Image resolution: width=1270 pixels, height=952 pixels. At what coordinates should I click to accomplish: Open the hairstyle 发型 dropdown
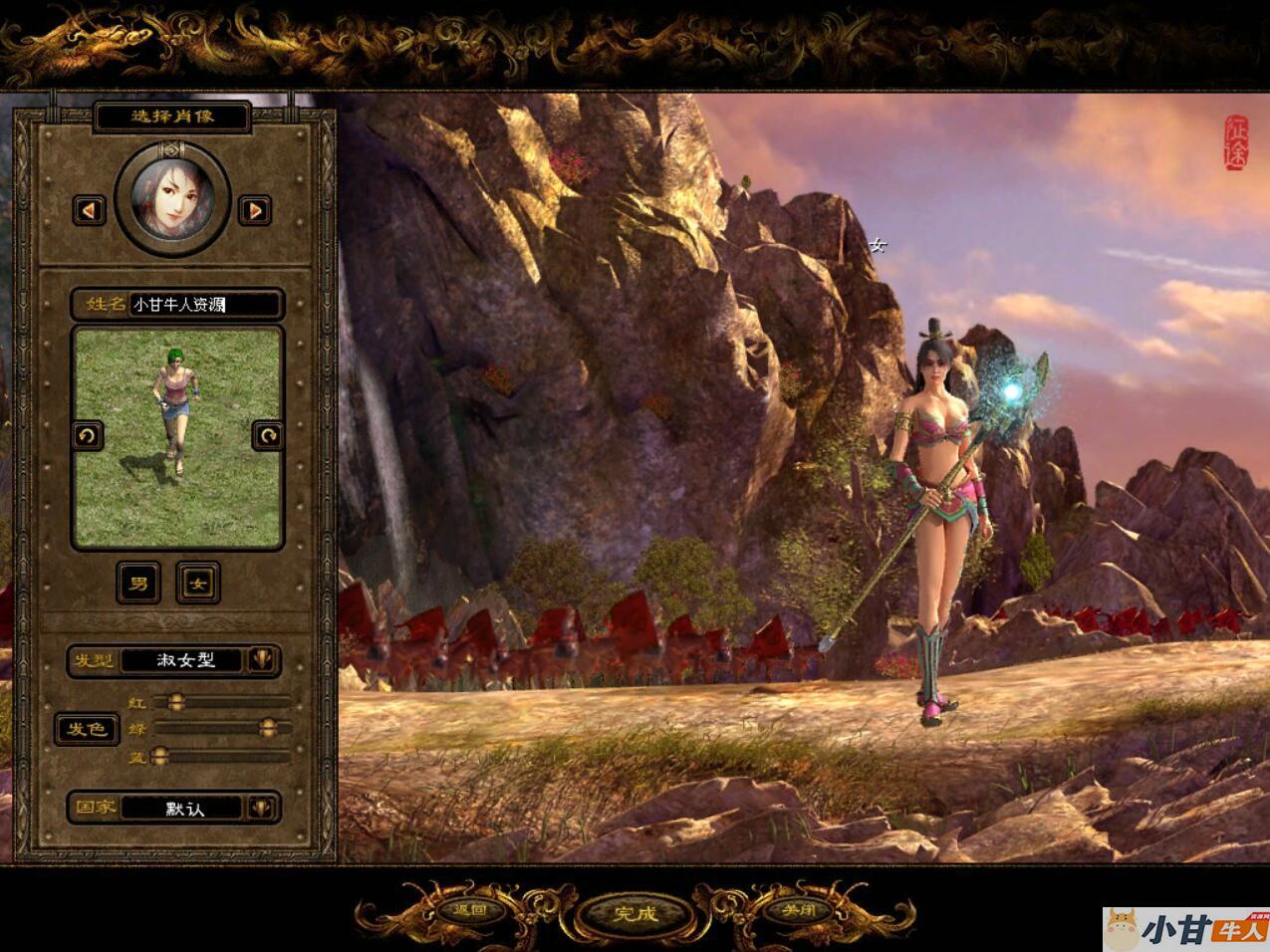pos(261,659)
